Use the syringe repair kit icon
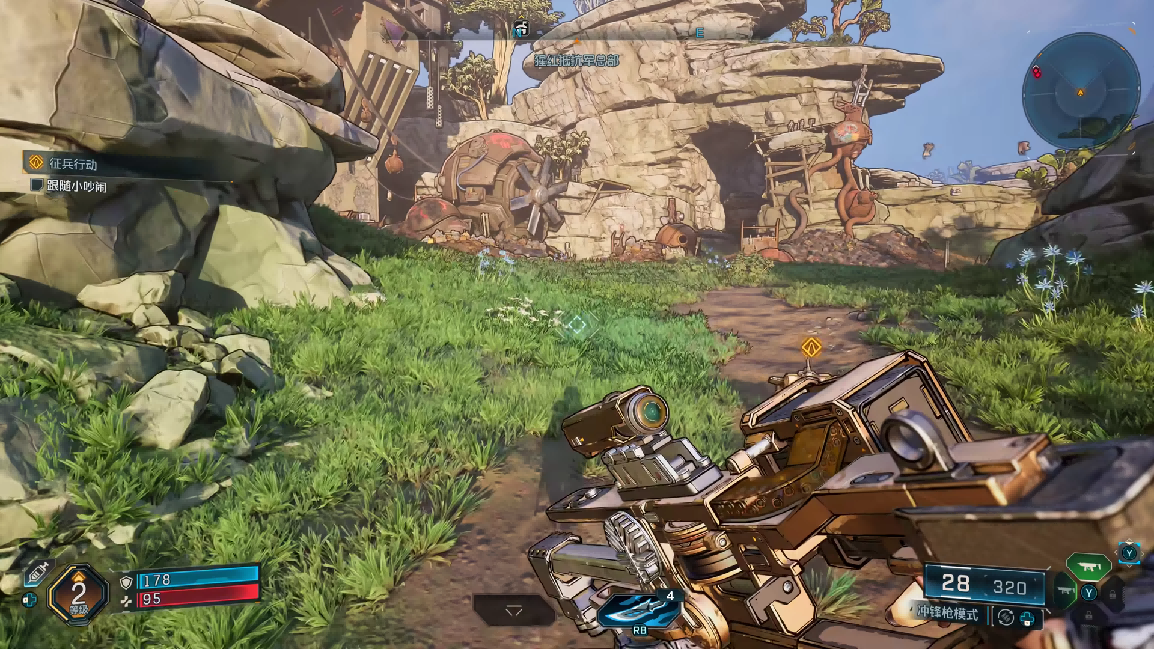 tap(35, 574)
